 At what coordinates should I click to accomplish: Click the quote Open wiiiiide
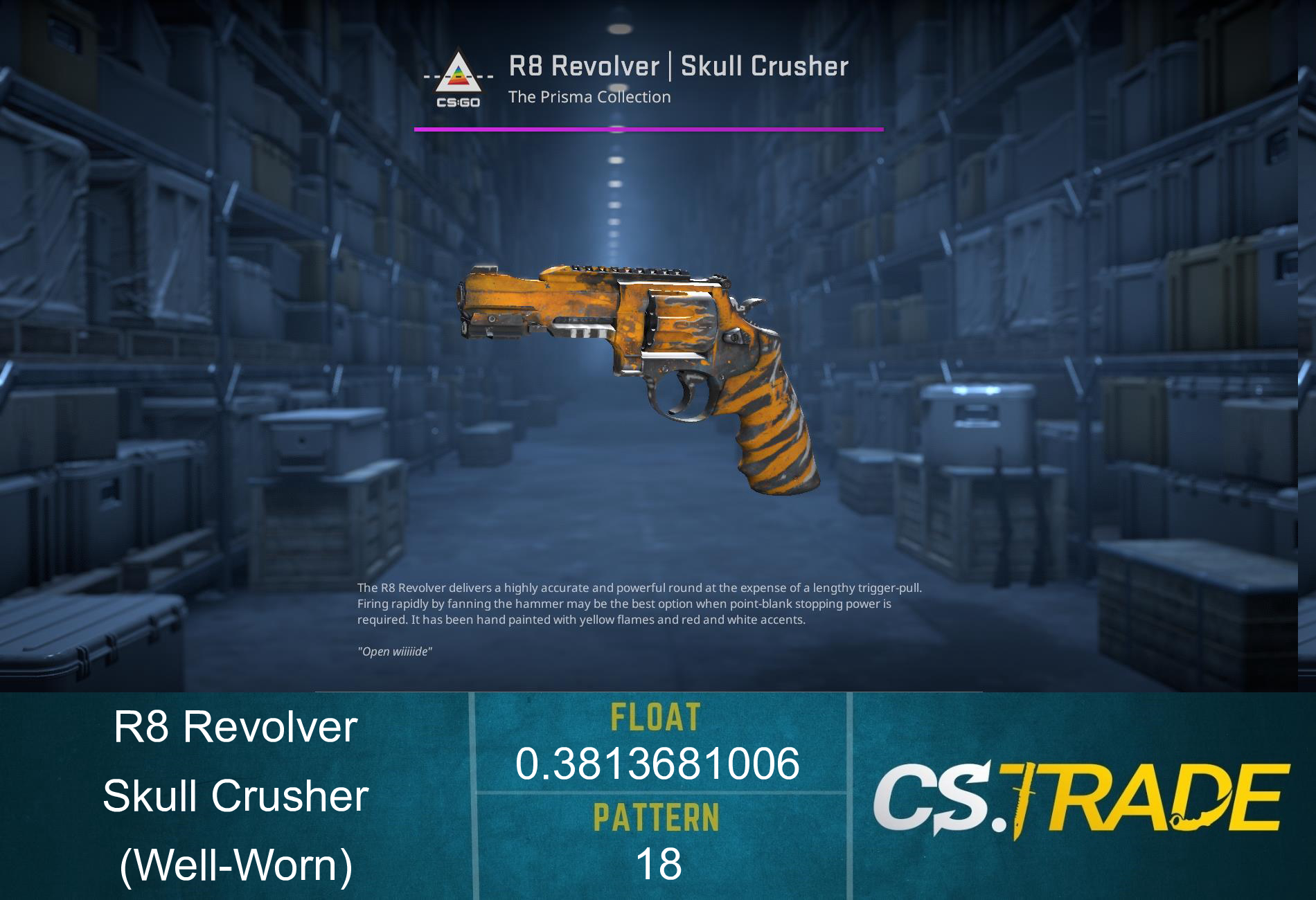394,651
